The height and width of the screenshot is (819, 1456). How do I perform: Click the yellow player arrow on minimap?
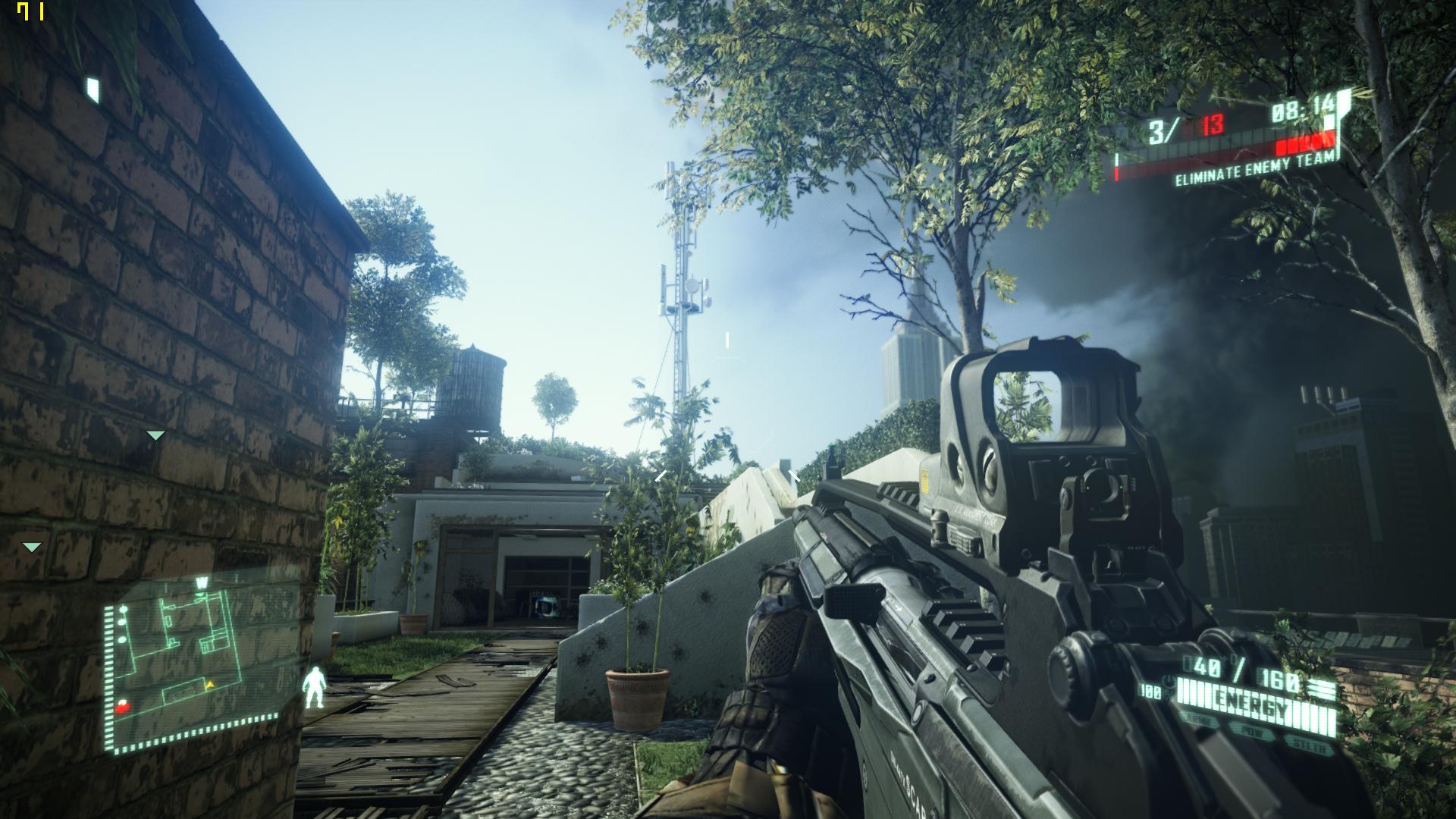tap(211, 685)
